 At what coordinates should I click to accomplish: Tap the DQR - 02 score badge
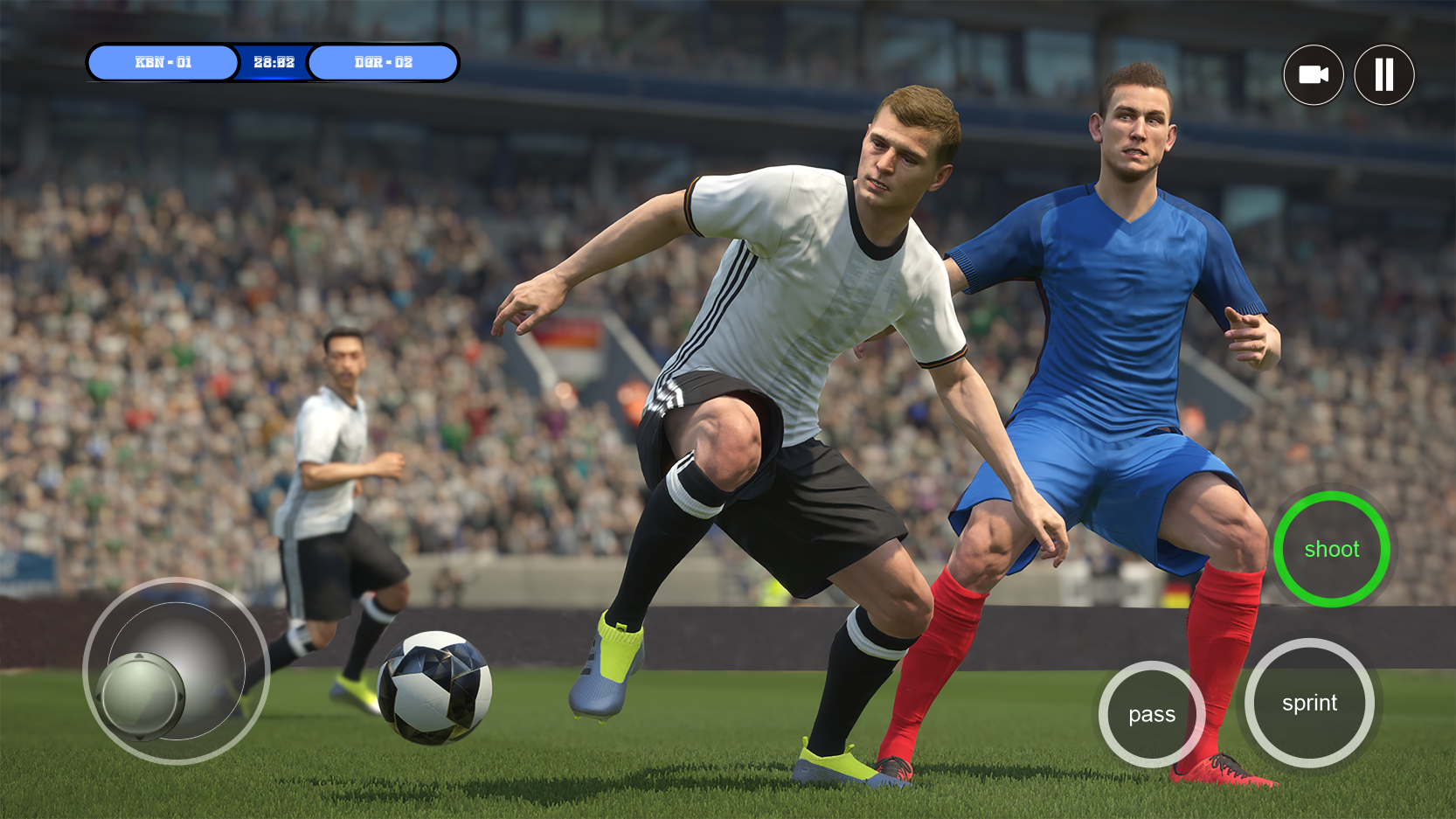click(384, 62)
